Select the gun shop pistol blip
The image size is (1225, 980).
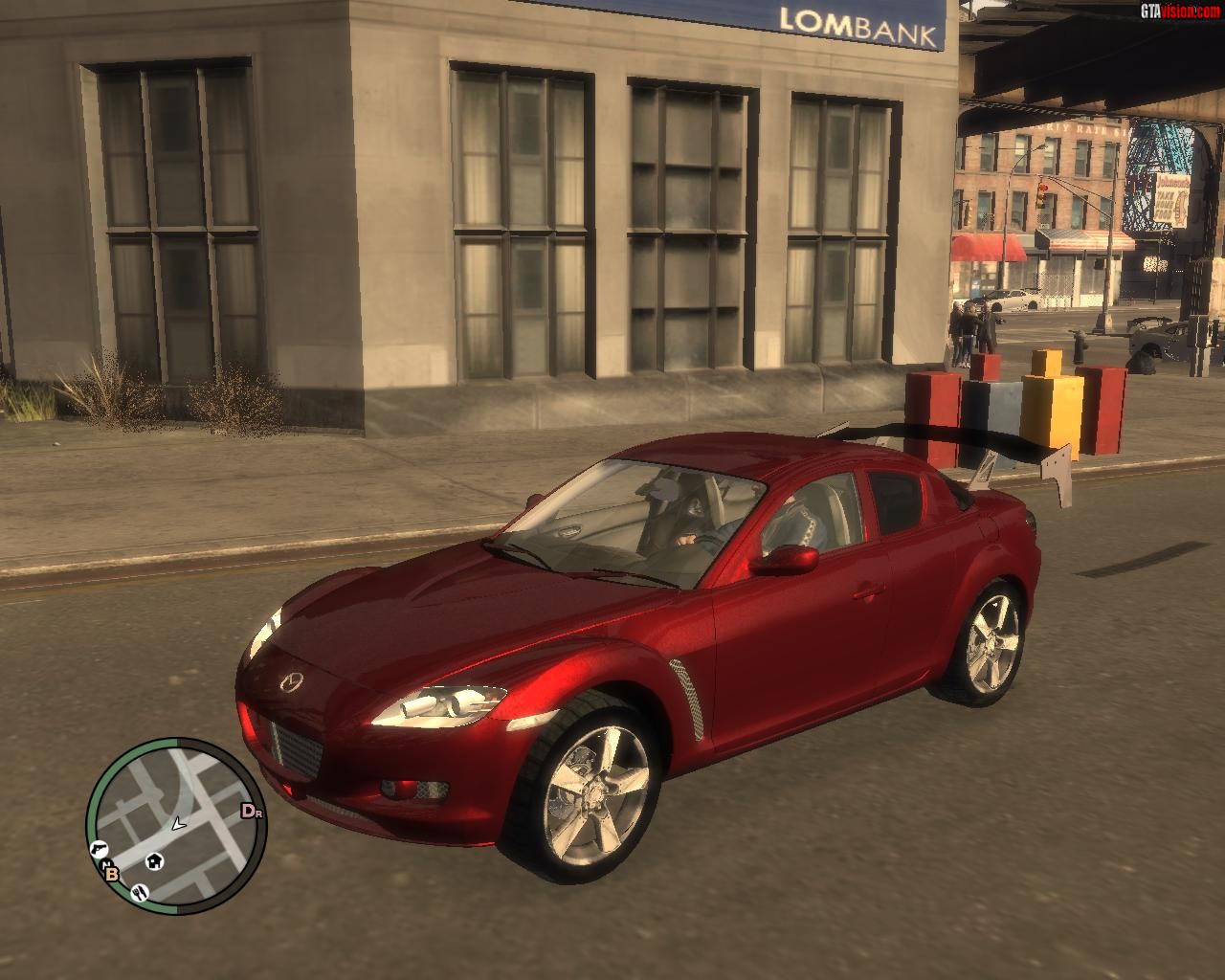(99, 848)
